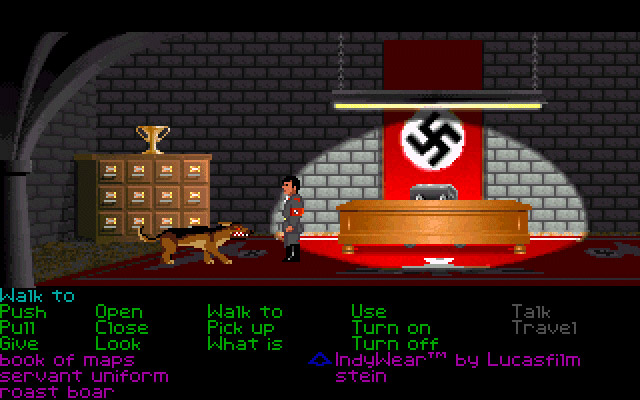640x400 pixels.
Task: Pick the servant uniform inventory item
Action: click(x=84, y=376)
